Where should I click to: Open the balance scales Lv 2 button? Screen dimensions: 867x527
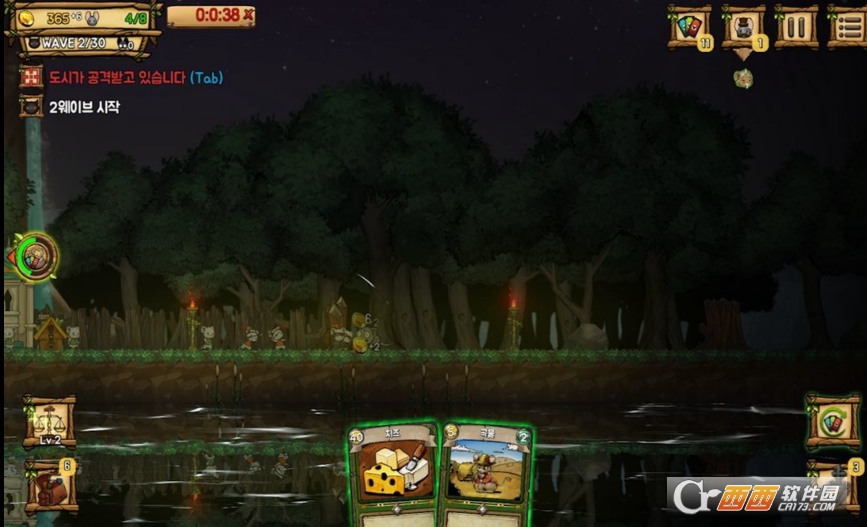click(49, 419)
